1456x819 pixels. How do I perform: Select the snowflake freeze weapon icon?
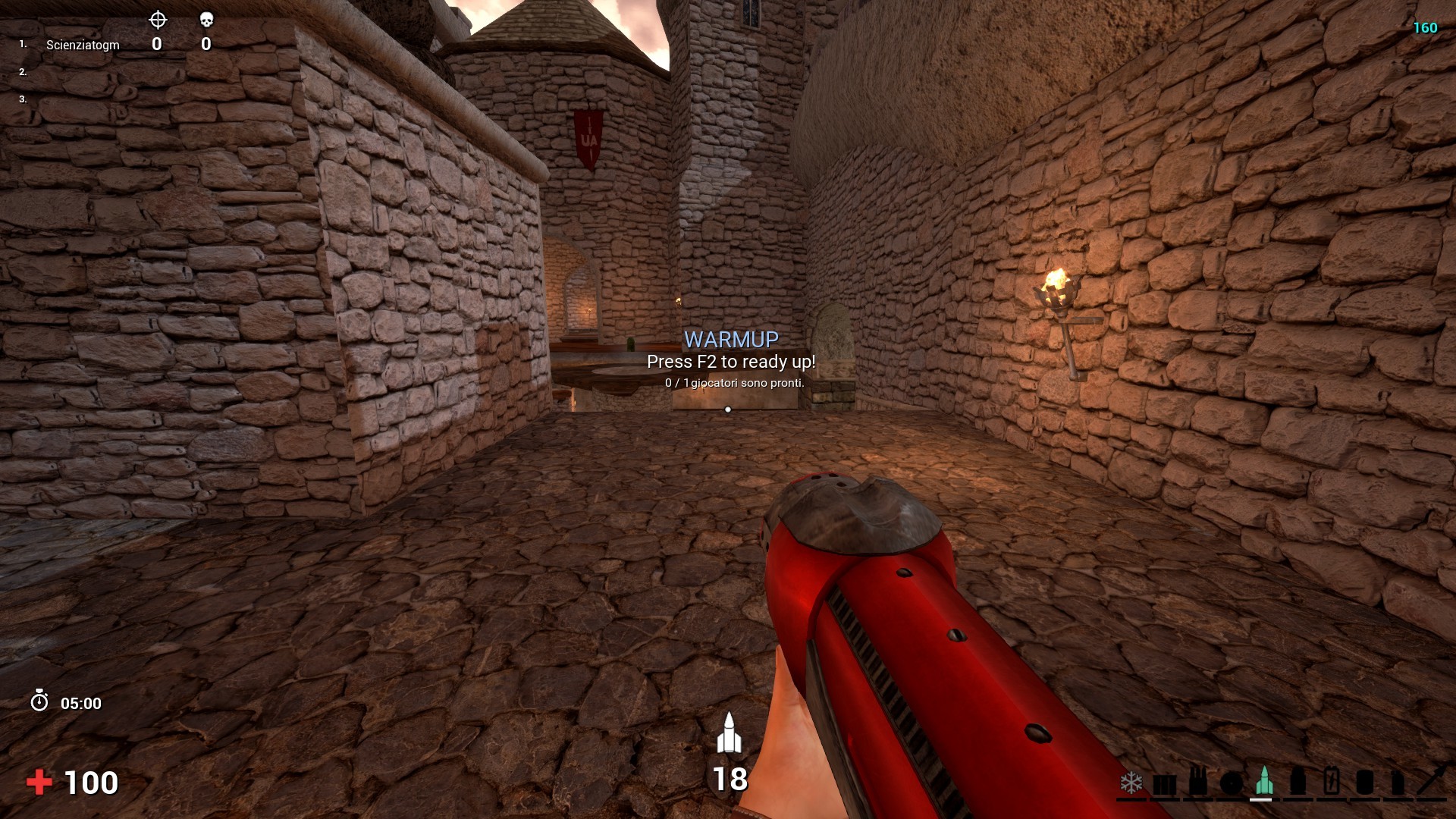tap(1131, 781)
